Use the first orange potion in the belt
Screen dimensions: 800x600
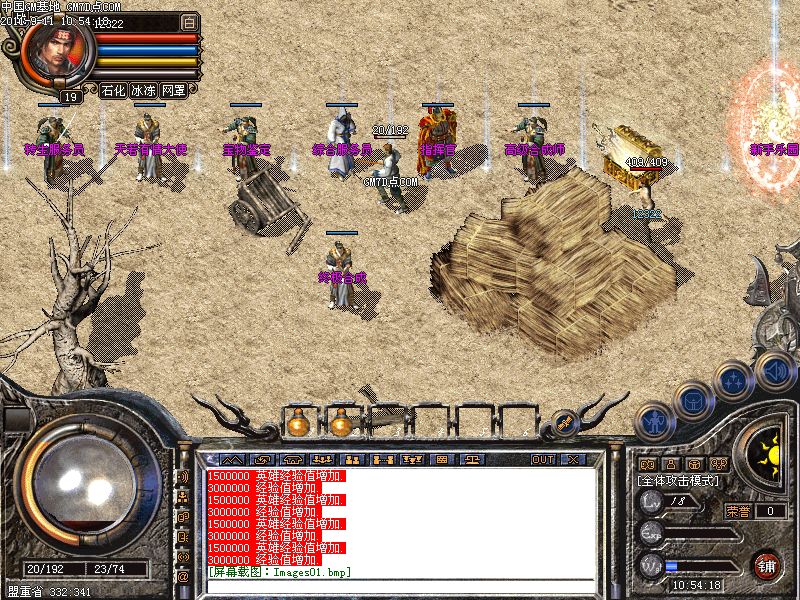(296, 424)
